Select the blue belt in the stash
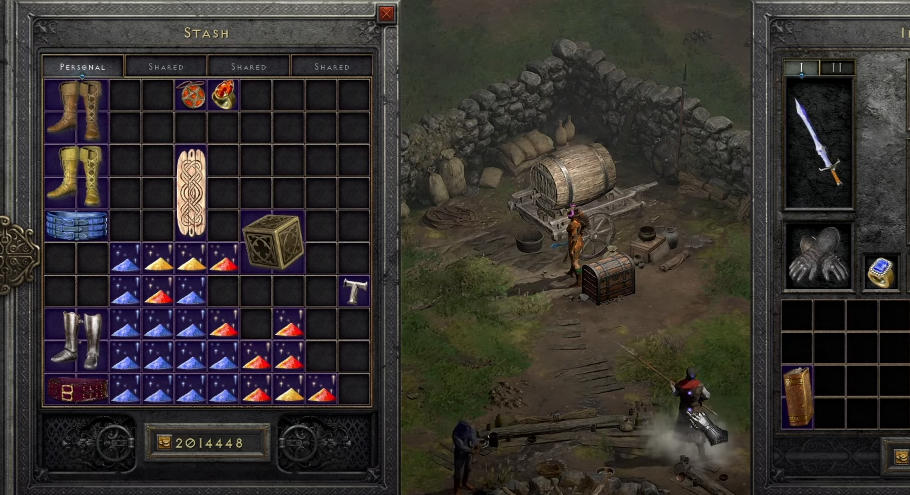Viewport: 910px width, 495px height. click(76, 224)
